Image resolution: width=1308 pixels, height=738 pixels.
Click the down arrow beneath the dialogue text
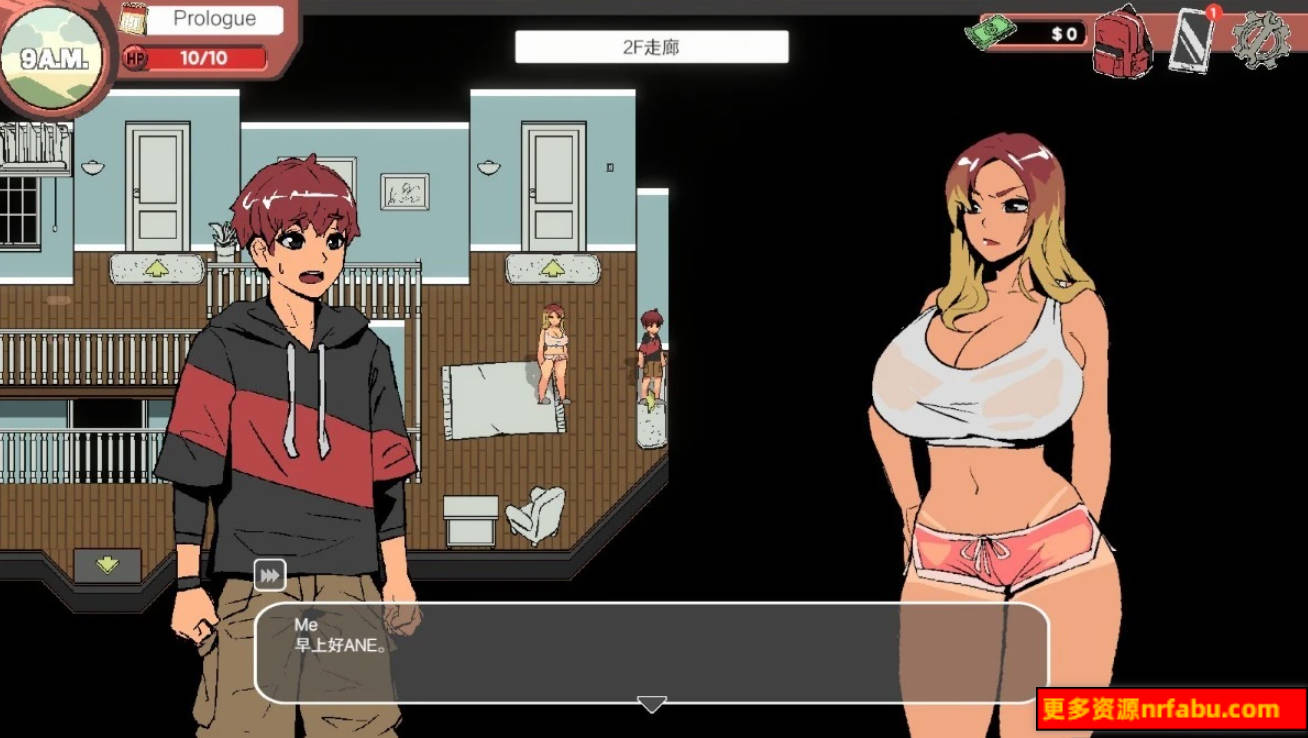coord(649,702)
